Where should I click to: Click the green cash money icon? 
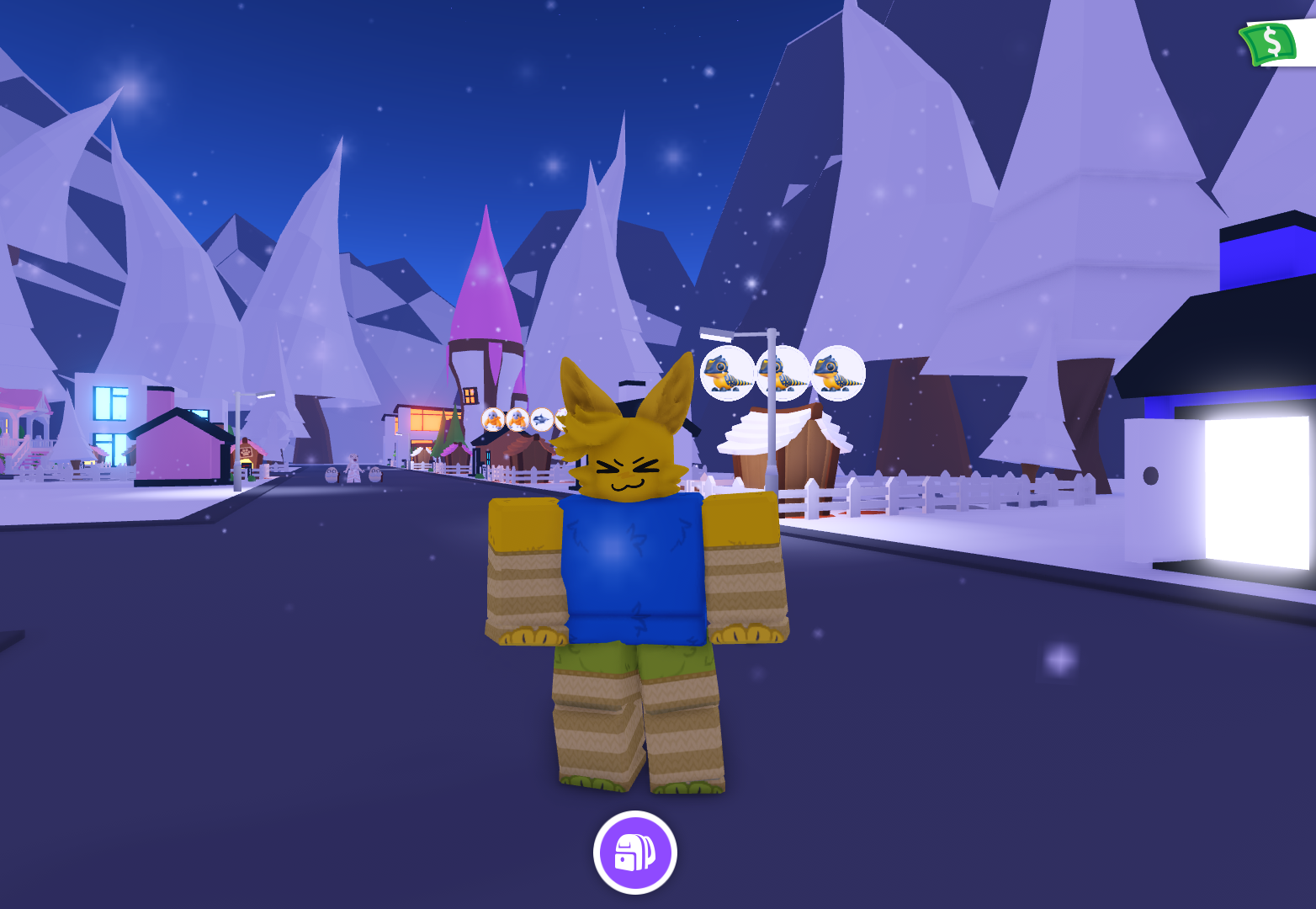point(1269,42)
